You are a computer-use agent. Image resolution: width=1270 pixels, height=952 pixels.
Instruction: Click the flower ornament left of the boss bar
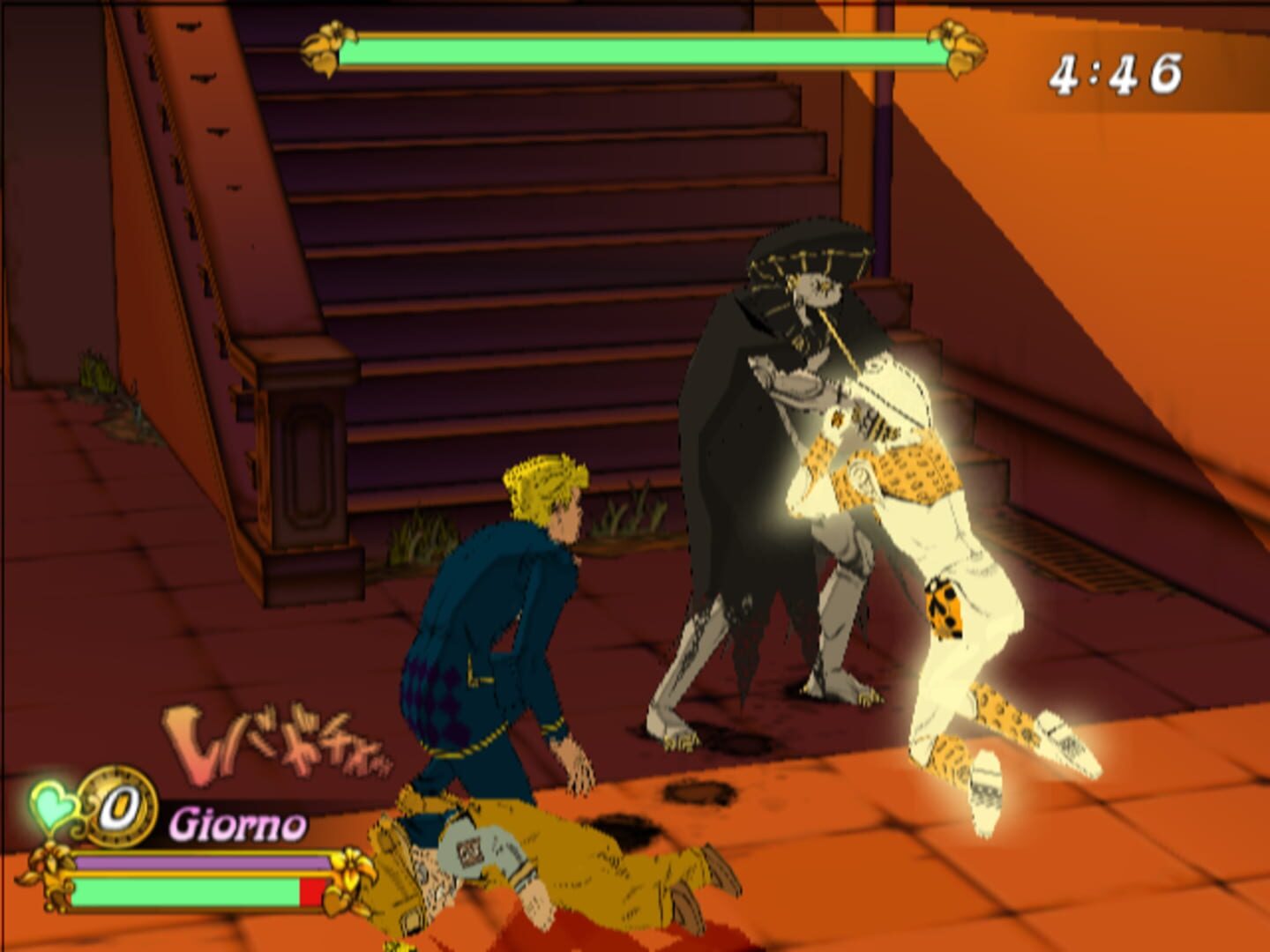[327, 48]
